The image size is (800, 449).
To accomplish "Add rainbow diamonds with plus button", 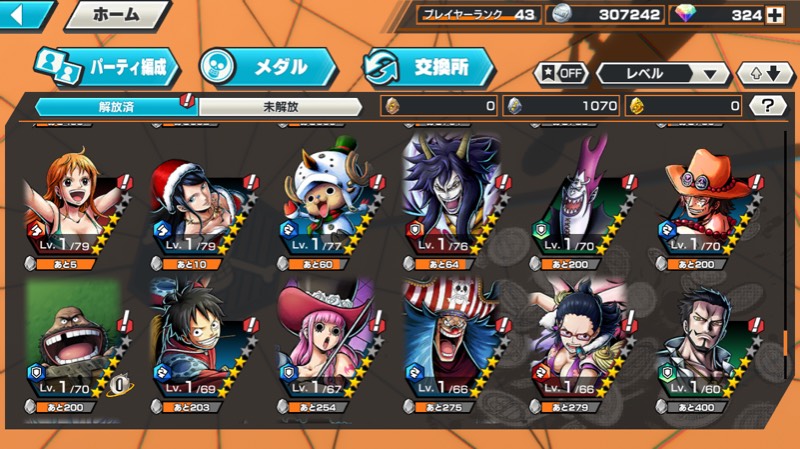I will (774, 15).
